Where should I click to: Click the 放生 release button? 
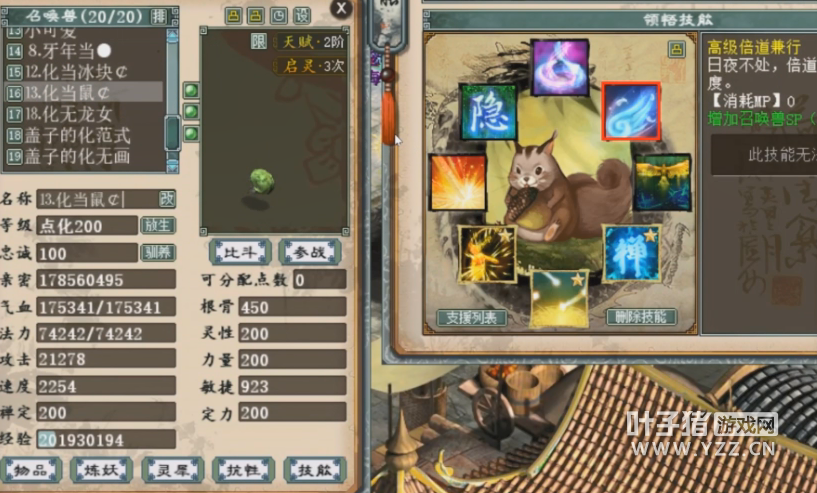click(x=157, y=225)
